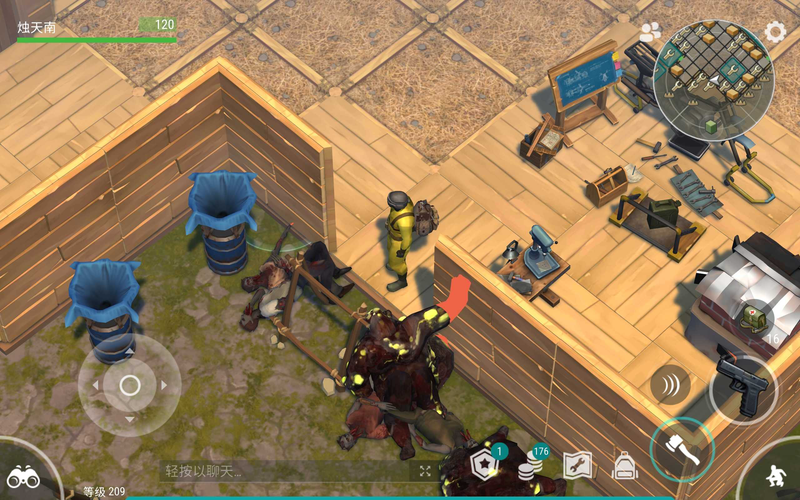Open the circular base minimap

pos(713,79)
